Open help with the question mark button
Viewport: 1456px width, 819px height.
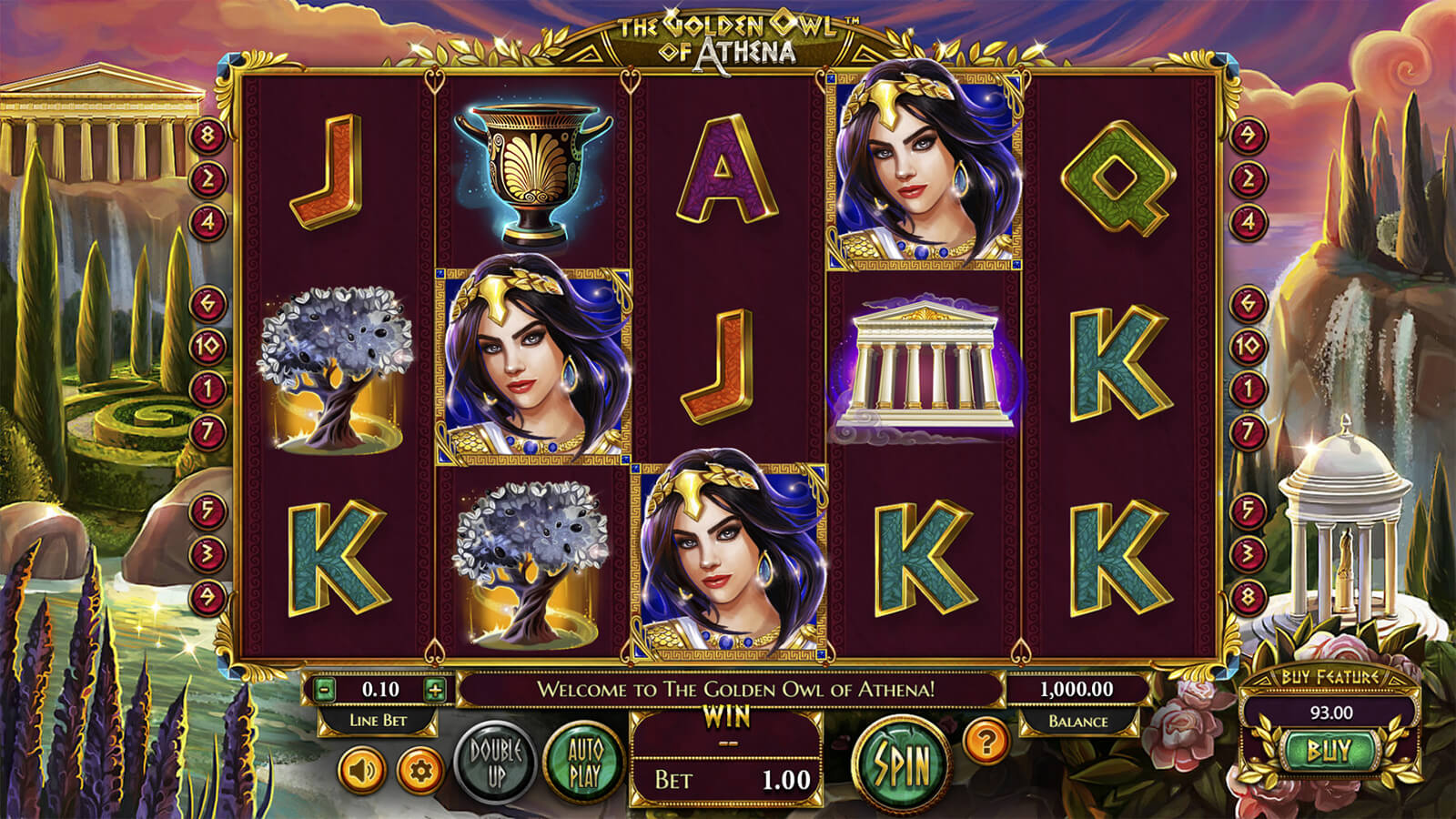coord(985,742)
